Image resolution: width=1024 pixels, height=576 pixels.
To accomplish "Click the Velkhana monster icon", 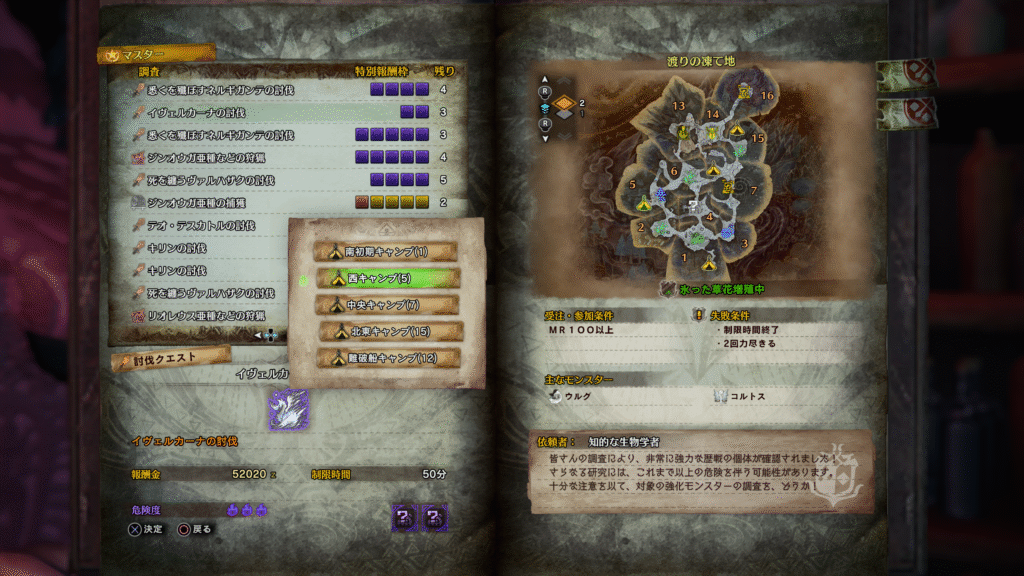I will [x=288, y=409].
